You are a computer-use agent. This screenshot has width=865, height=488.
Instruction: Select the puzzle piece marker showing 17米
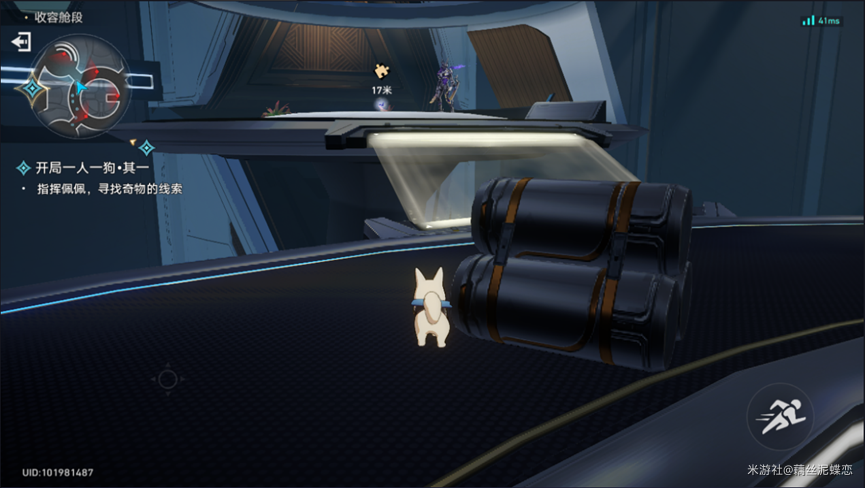point(381,71)
